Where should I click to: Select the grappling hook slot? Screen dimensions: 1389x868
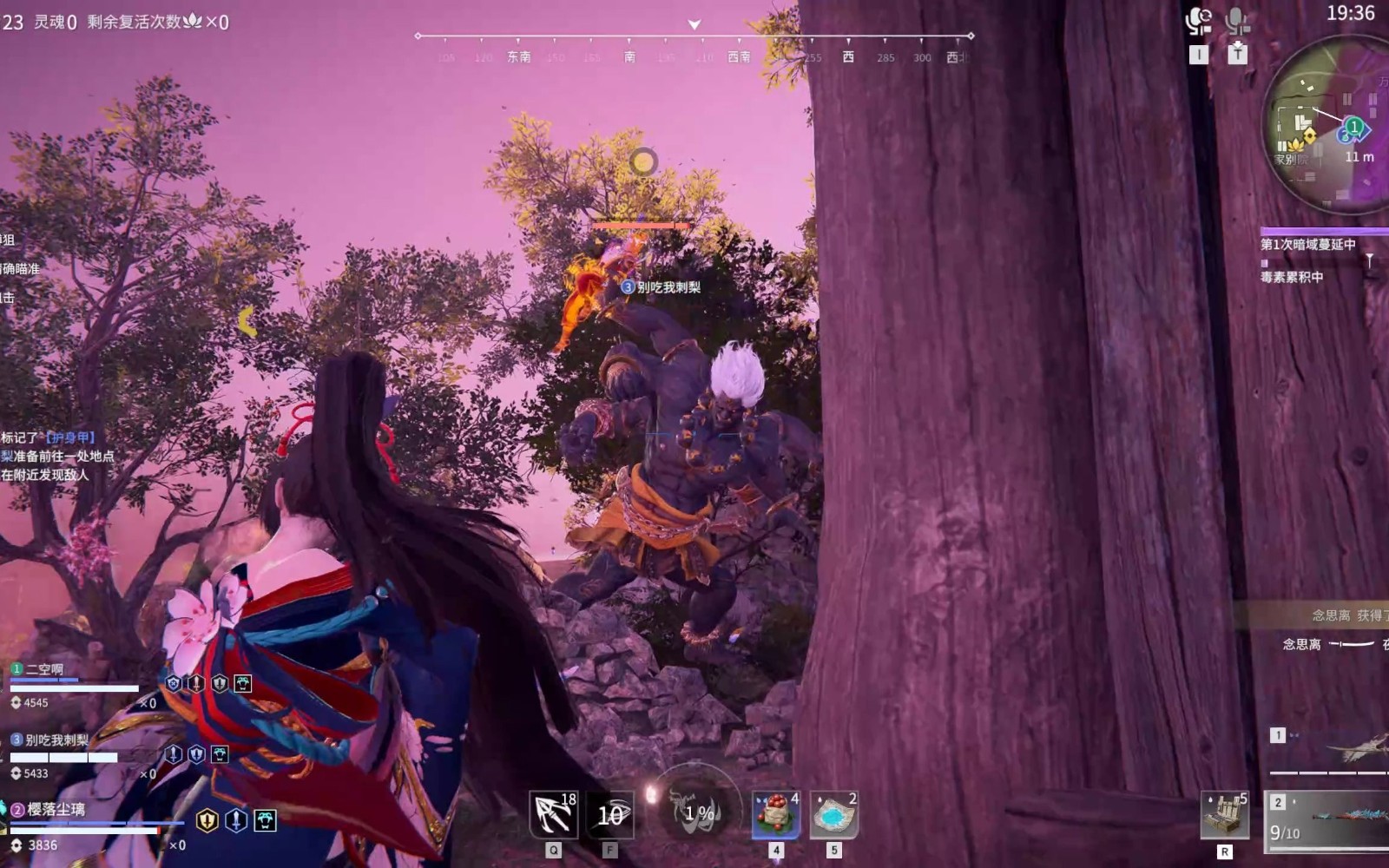pyautogui.click(x=554, y=815)
